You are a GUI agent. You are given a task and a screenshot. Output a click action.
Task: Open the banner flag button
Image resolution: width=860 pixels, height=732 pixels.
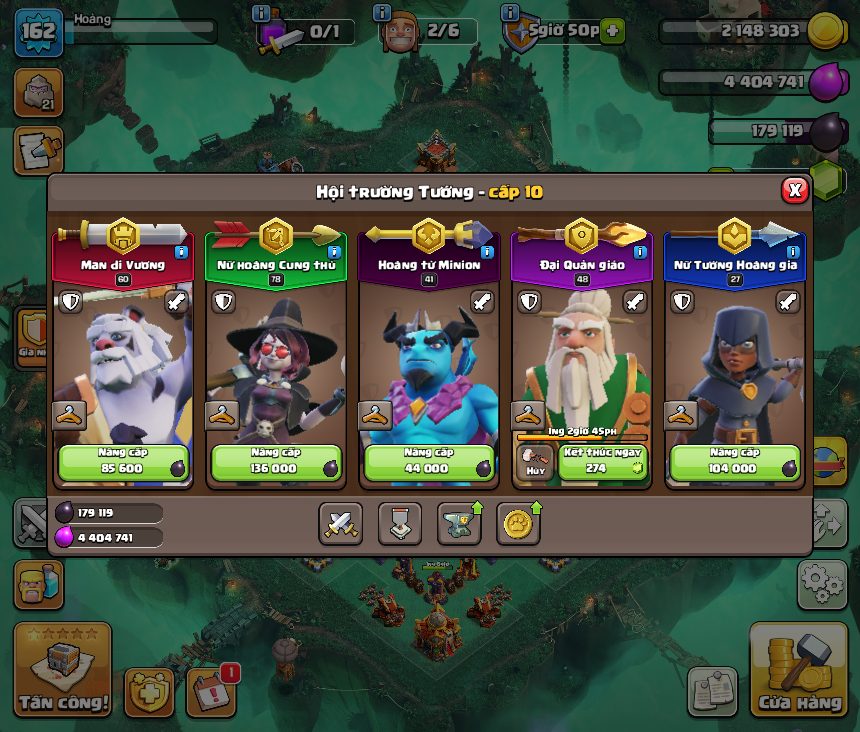click(399, 523)
